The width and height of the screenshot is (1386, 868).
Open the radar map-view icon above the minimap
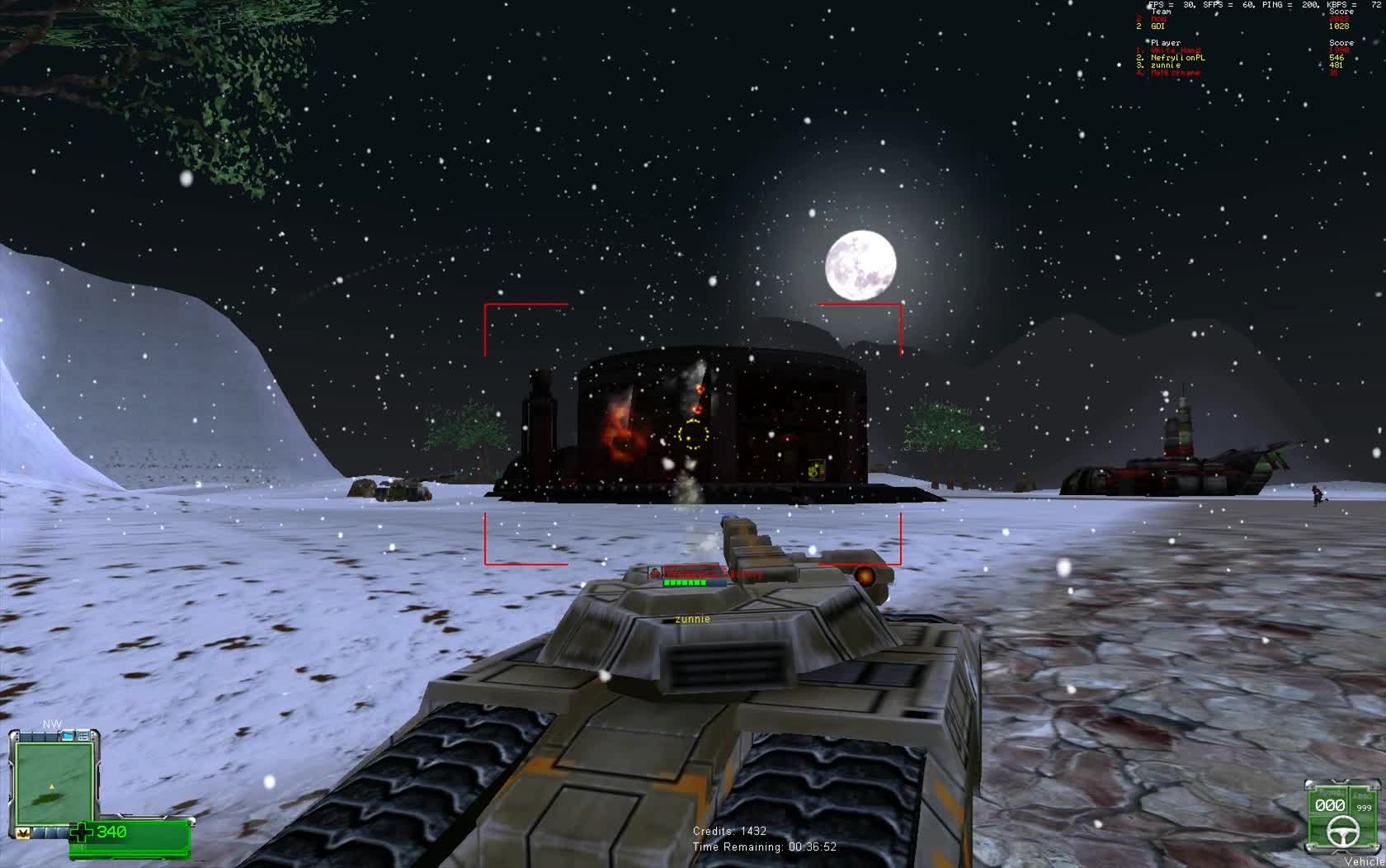pyautogui.click(x=67, y=735)
